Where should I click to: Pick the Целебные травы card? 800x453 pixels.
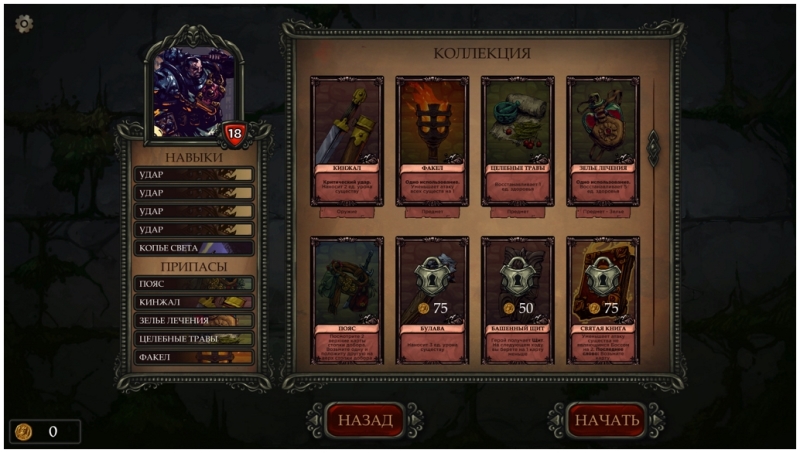click(x=517, y=141)
